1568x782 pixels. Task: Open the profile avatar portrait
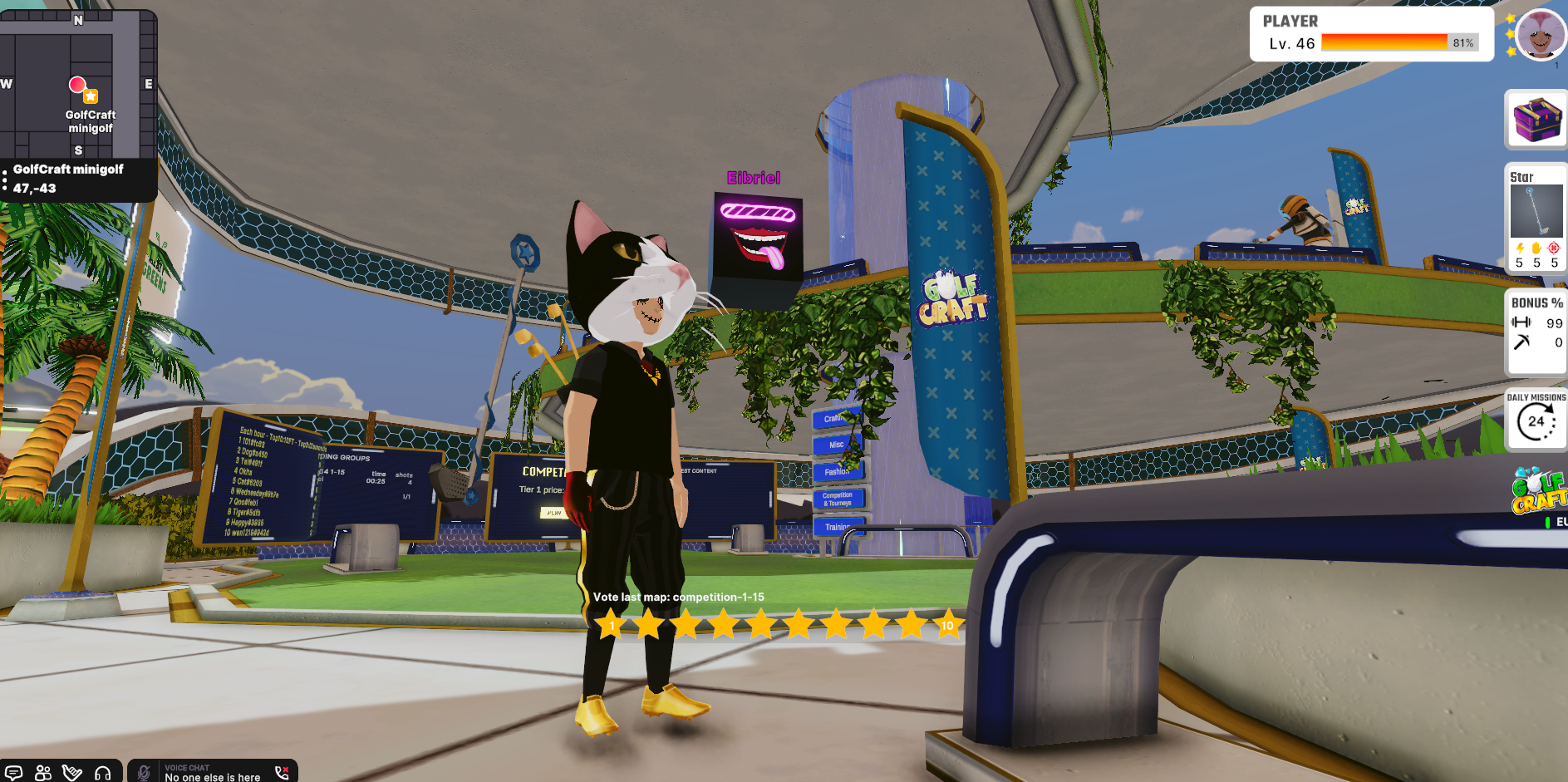1540,35
